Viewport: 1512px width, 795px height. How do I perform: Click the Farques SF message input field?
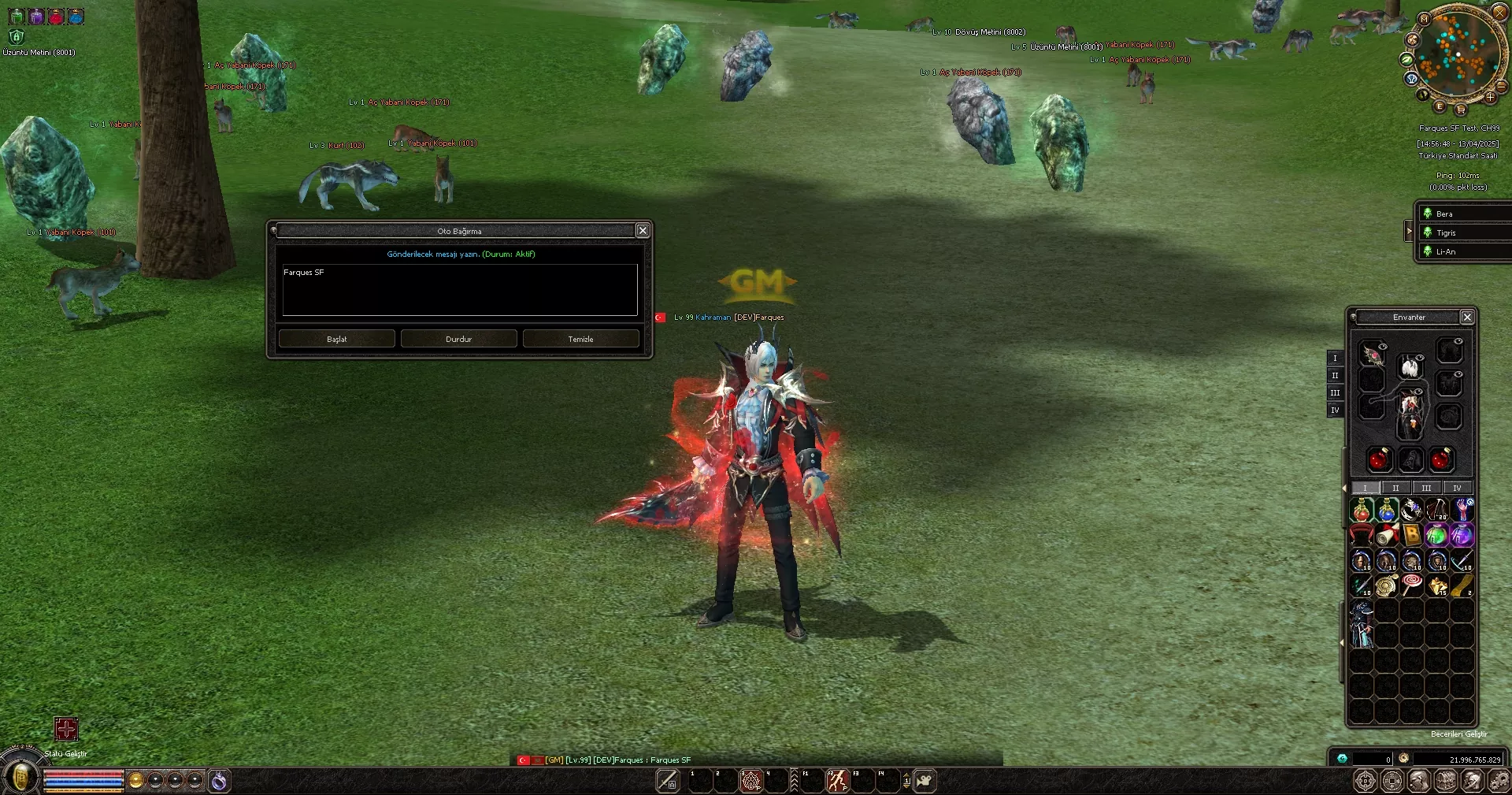point(459,290)
